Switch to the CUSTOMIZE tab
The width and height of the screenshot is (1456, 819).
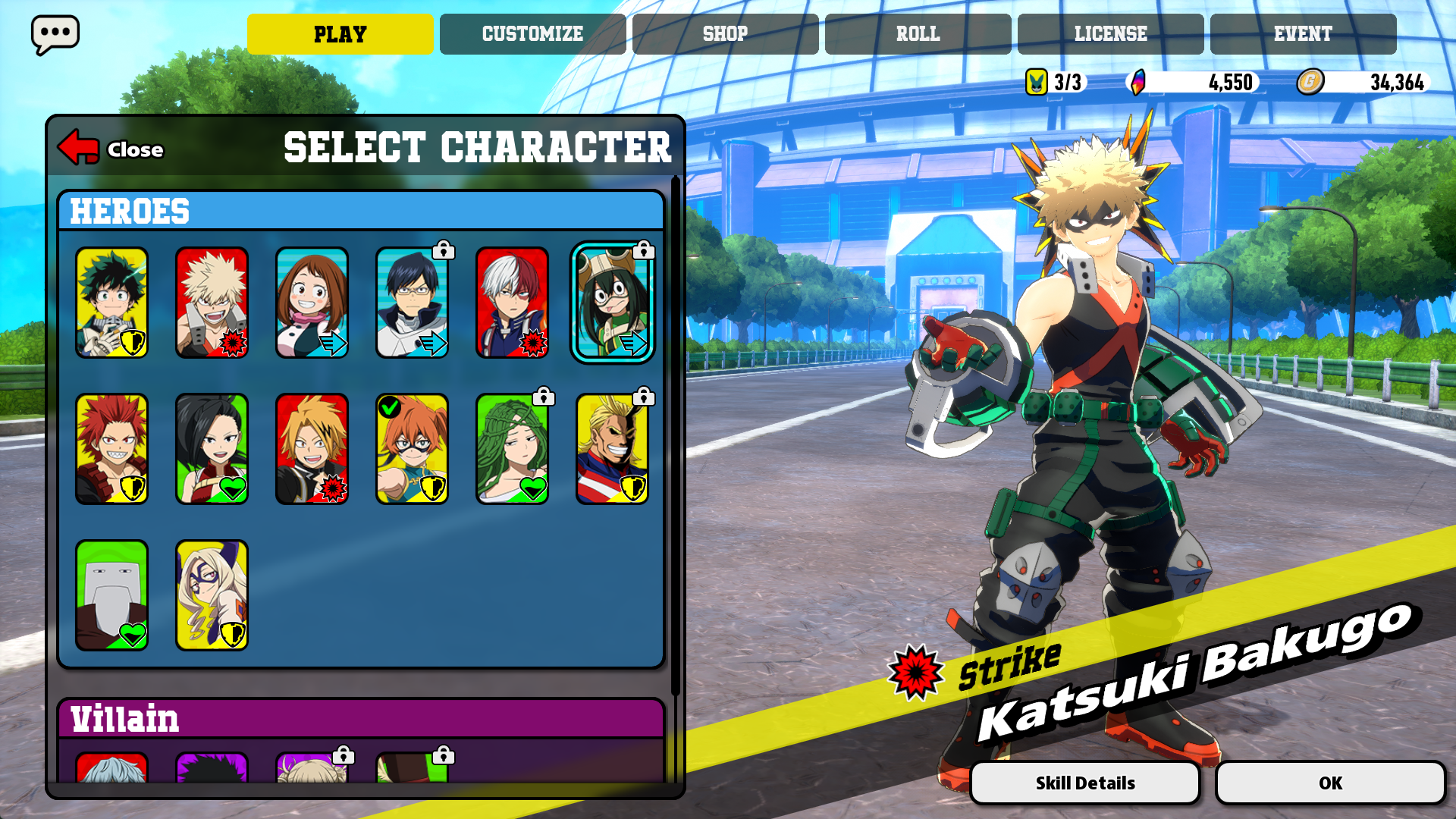[531, 33]
